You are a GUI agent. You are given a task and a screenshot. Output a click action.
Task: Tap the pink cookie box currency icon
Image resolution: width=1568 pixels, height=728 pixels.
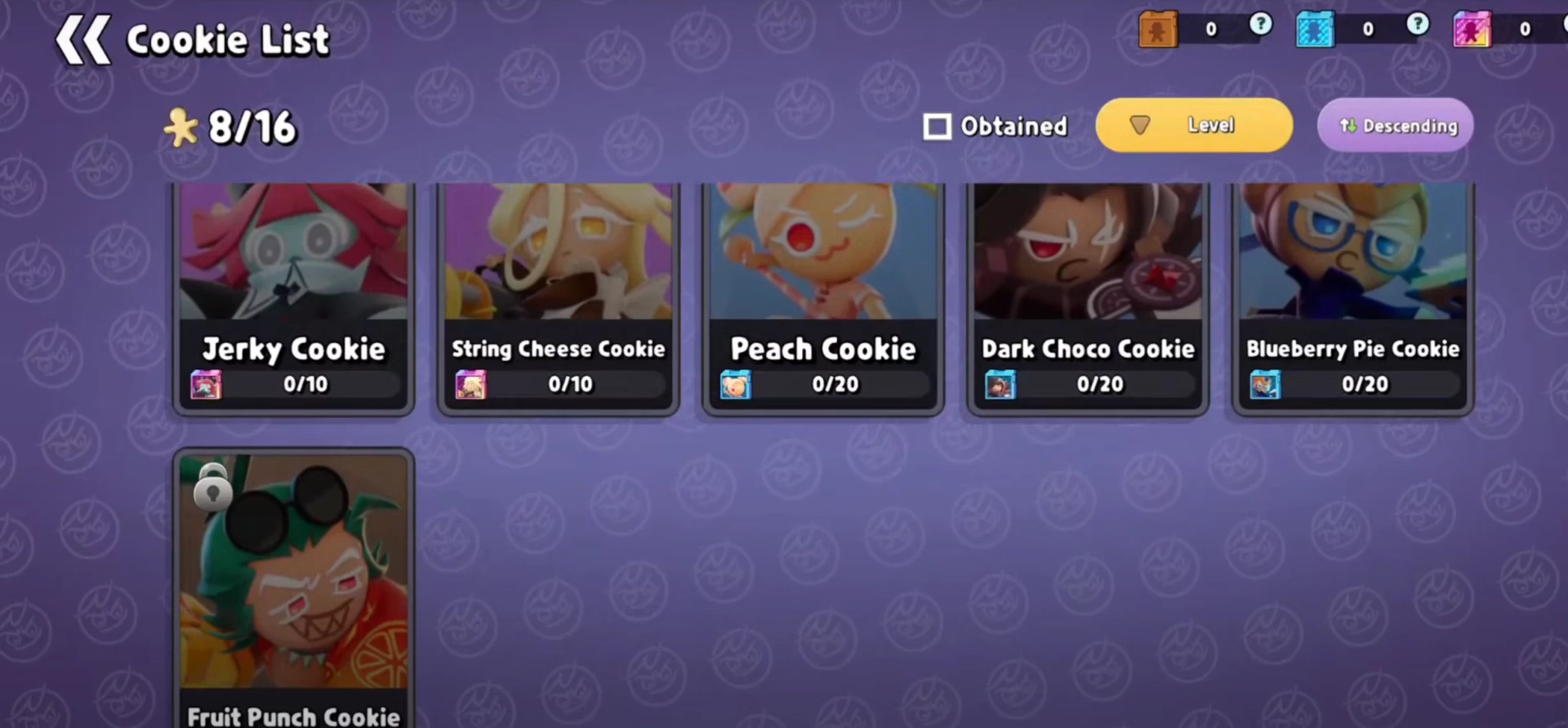[1472, 29]
